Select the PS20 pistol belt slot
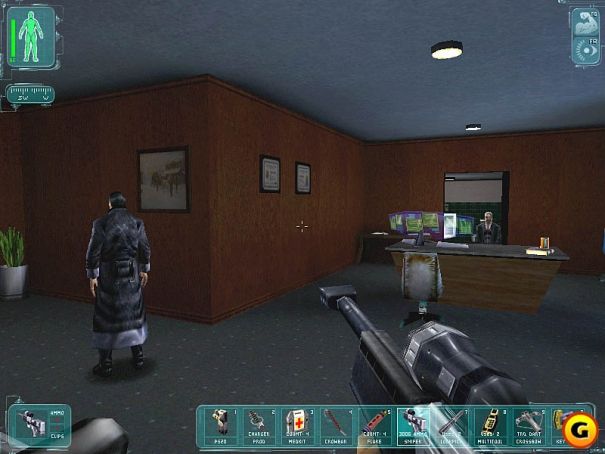 (218, 425)
